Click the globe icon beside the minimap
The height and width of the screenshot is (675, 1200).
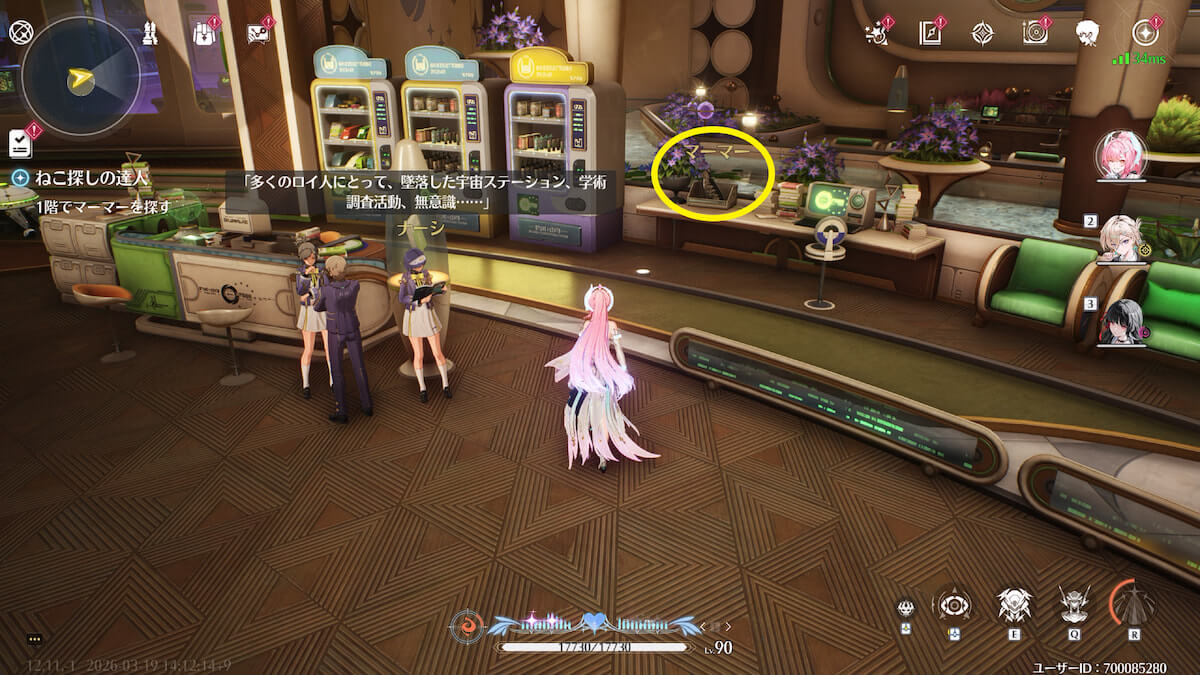20,32
